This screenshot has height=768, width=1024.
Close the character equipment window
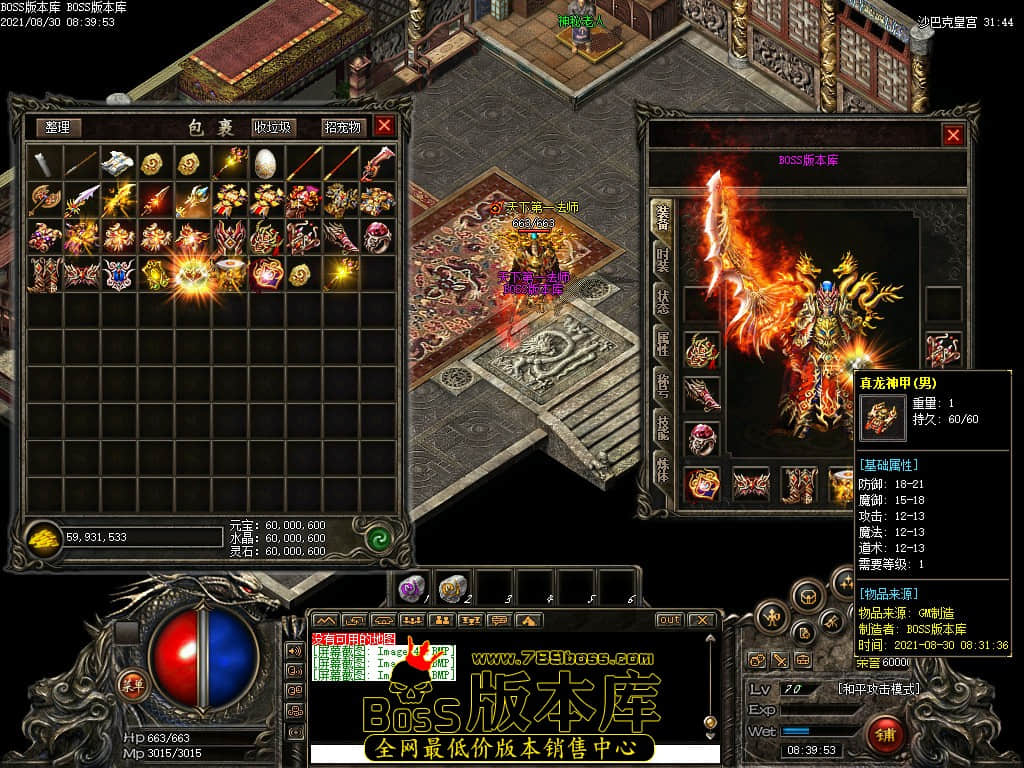pyautogui.click(x=953, y=135)
